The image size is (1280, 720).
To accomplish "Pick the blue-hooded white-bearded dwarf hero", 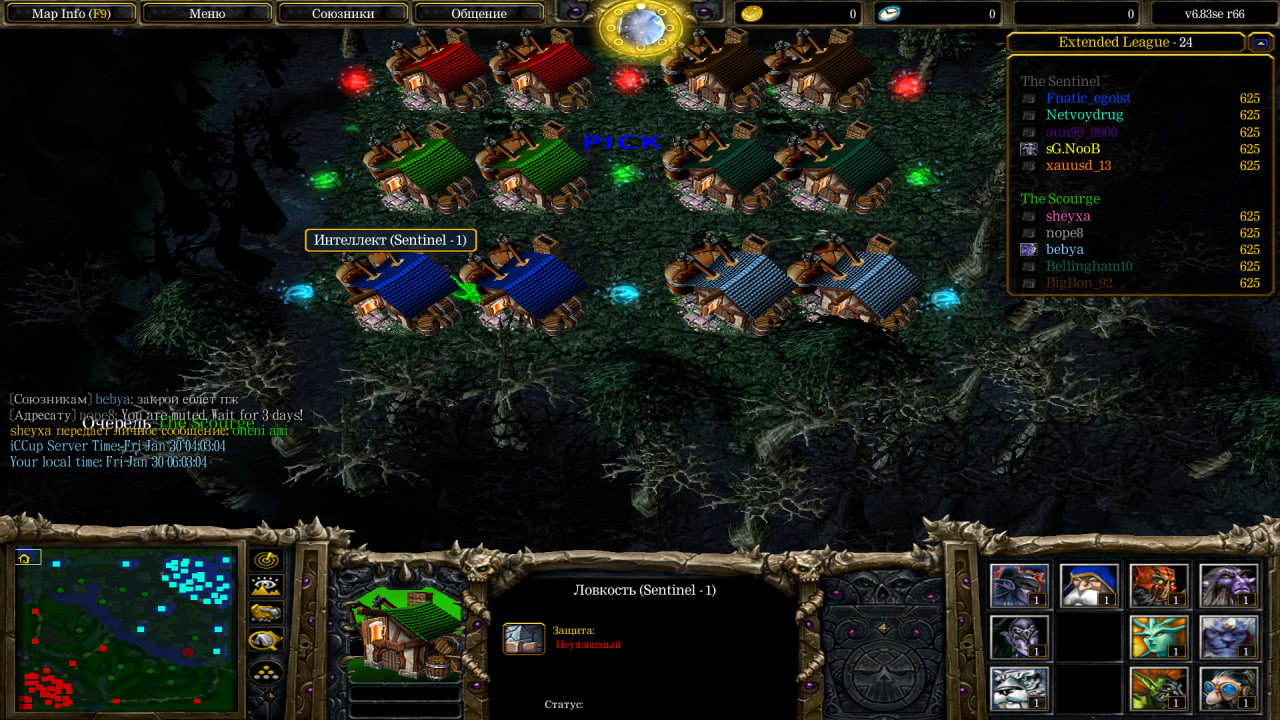I will point(1089,585).
